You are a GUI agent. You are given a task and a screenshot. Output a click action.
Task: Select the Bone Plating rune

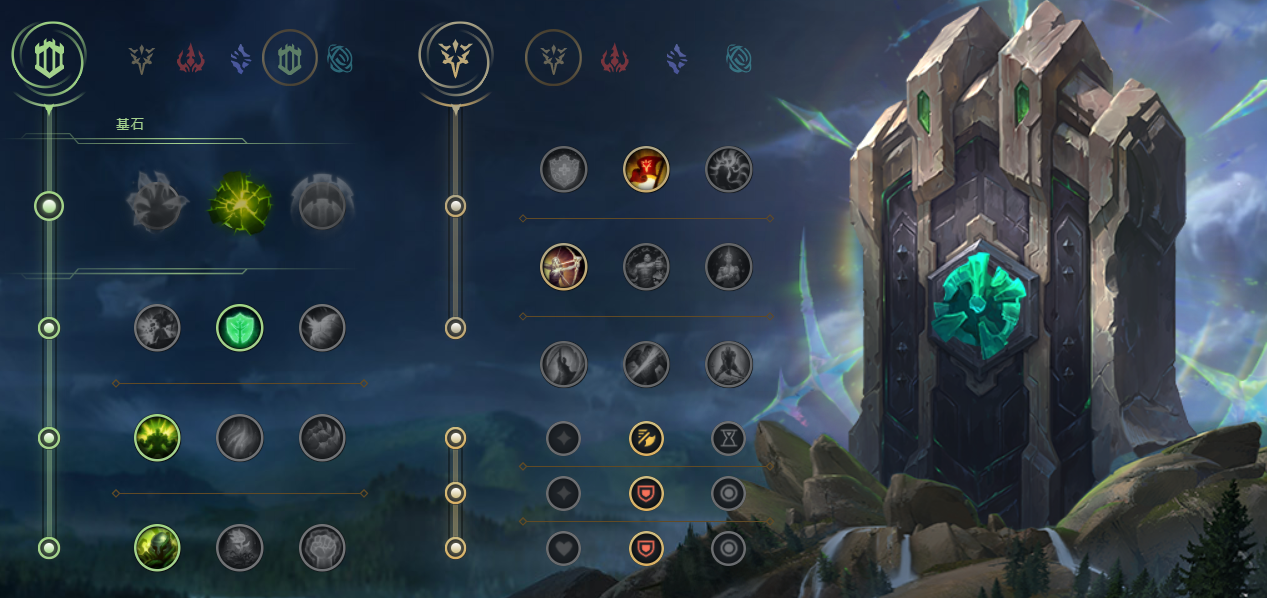(x=322, y=438)
